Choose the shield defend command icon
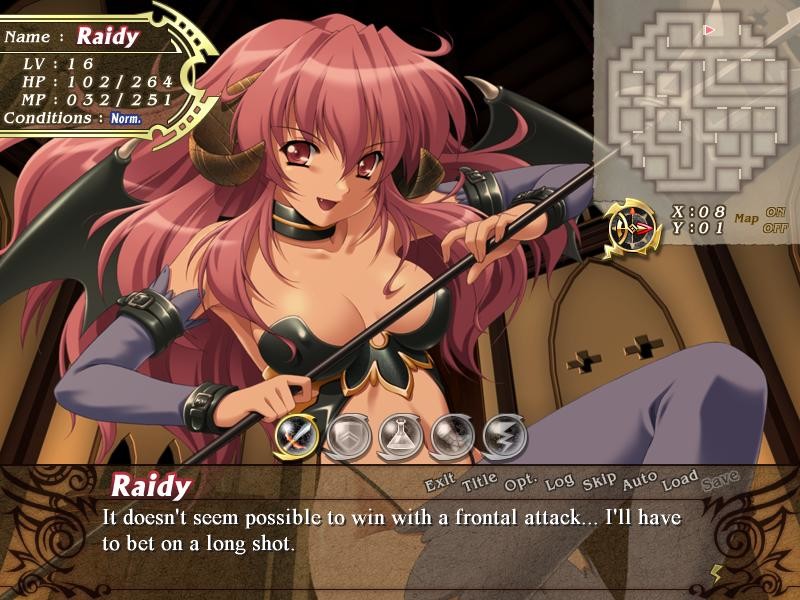The image size is (800, 600). pos(347,435)
